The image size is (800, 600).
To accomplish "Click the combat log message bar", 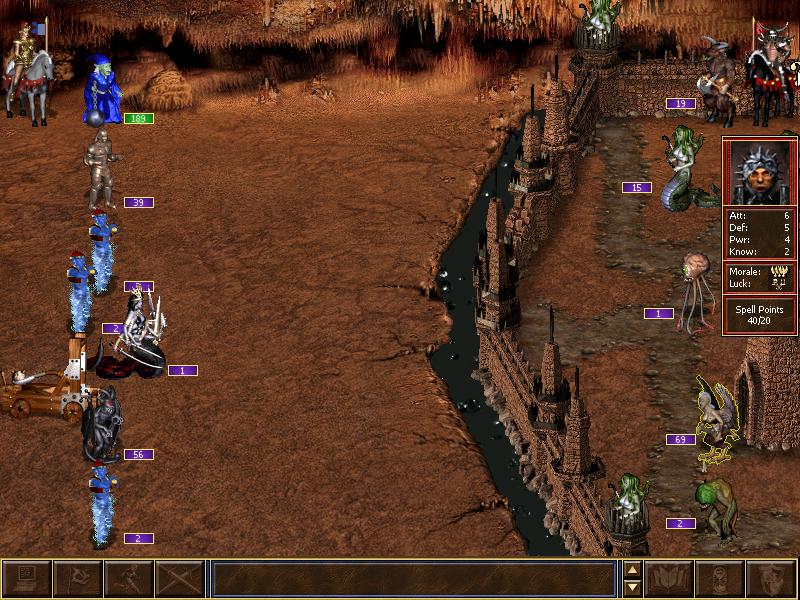I will [x=413, y=579].
